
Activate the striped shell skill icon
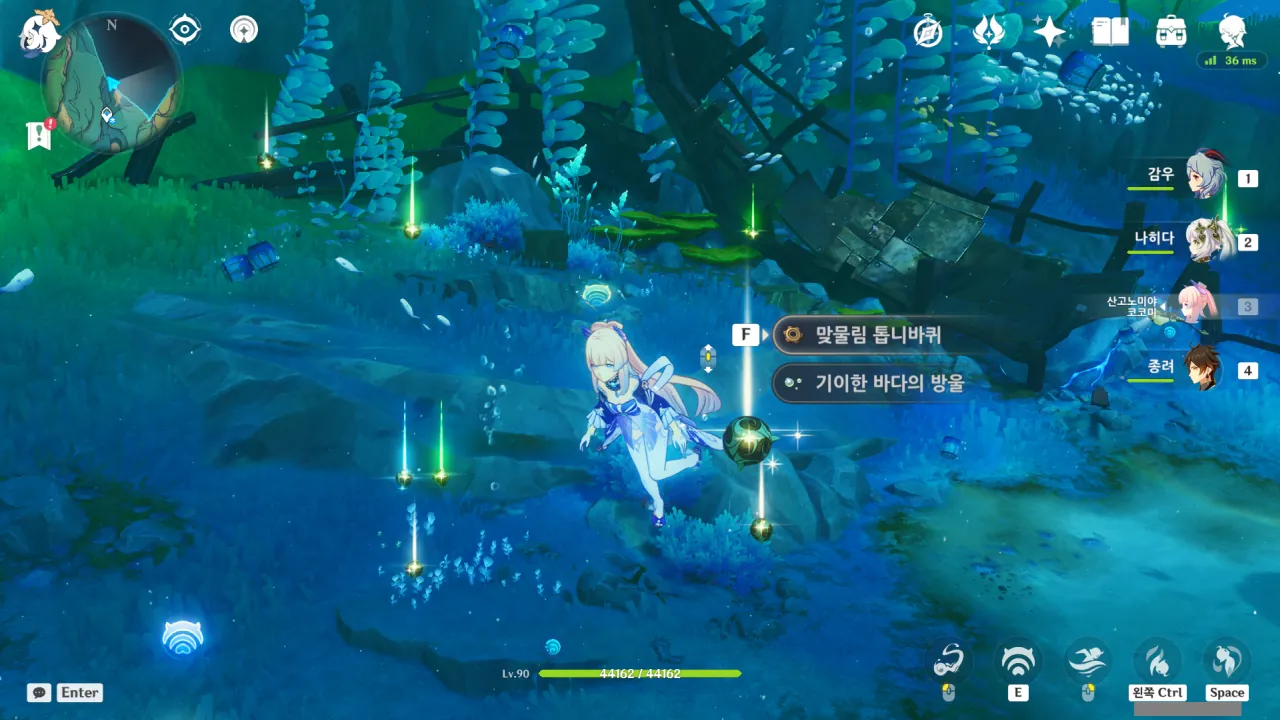[x=1018, y=661]
